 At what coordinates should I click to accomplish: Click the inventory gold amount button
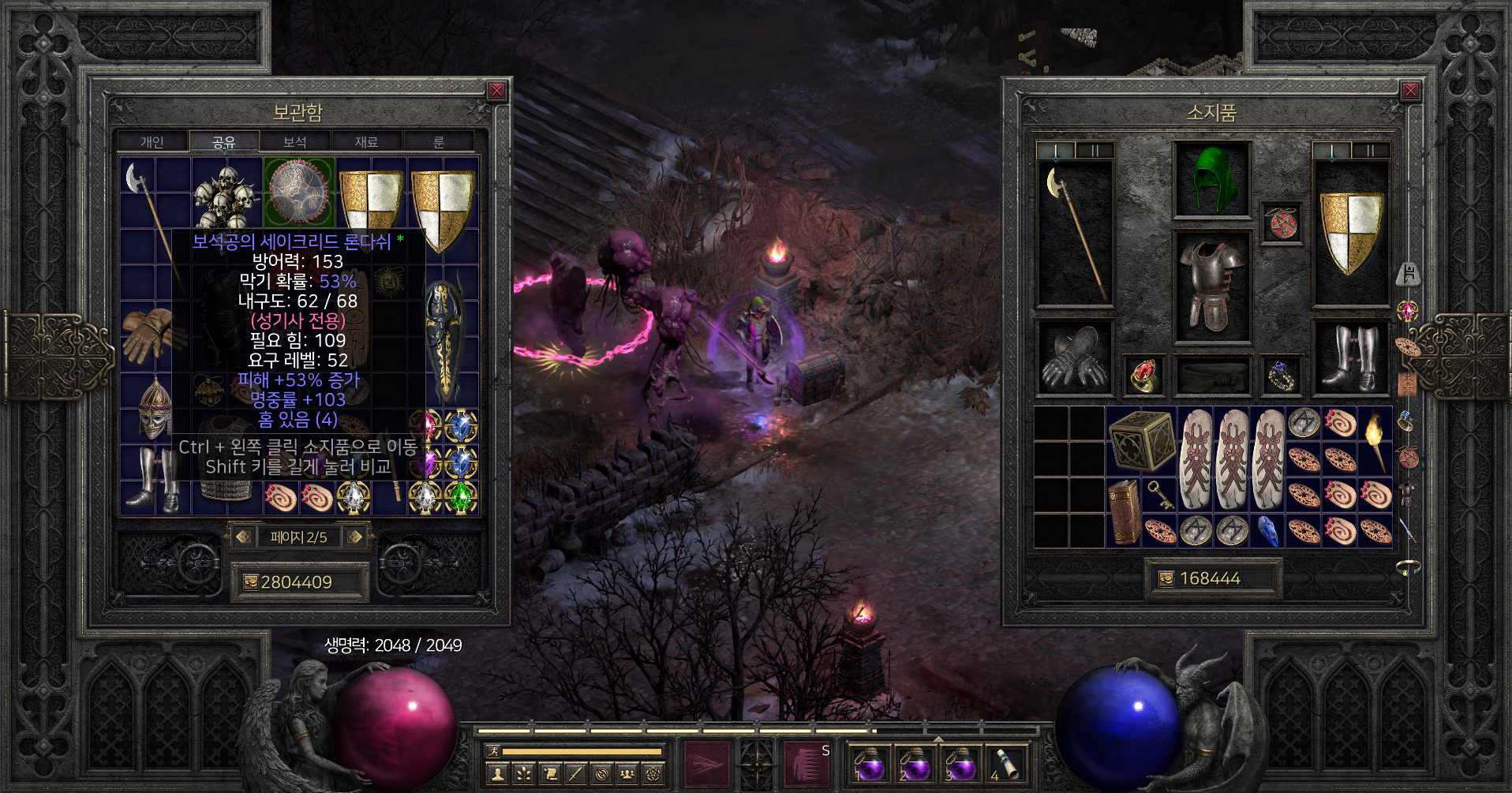(1210, 579)
